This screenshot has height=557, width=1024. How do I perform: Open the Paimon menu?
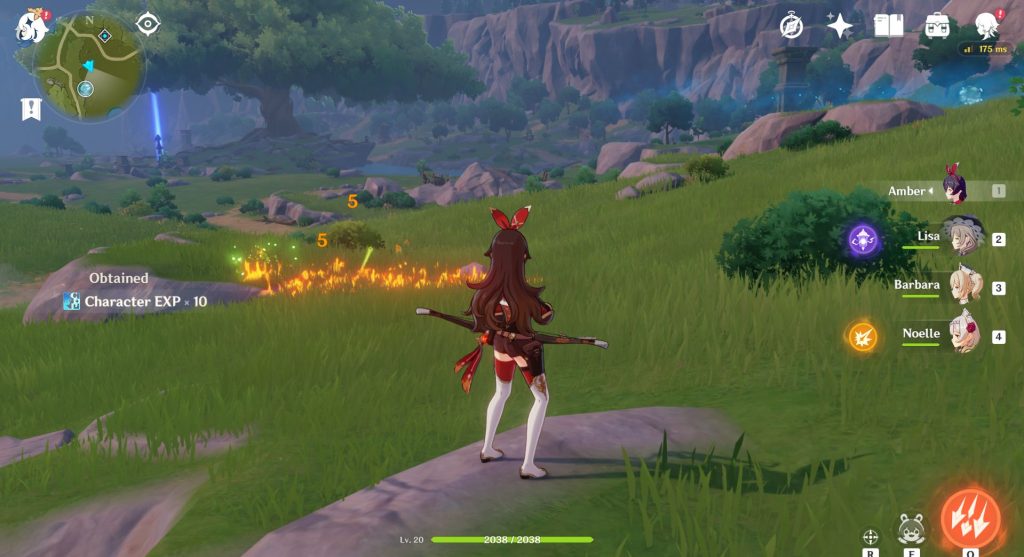tap(30, 27)
